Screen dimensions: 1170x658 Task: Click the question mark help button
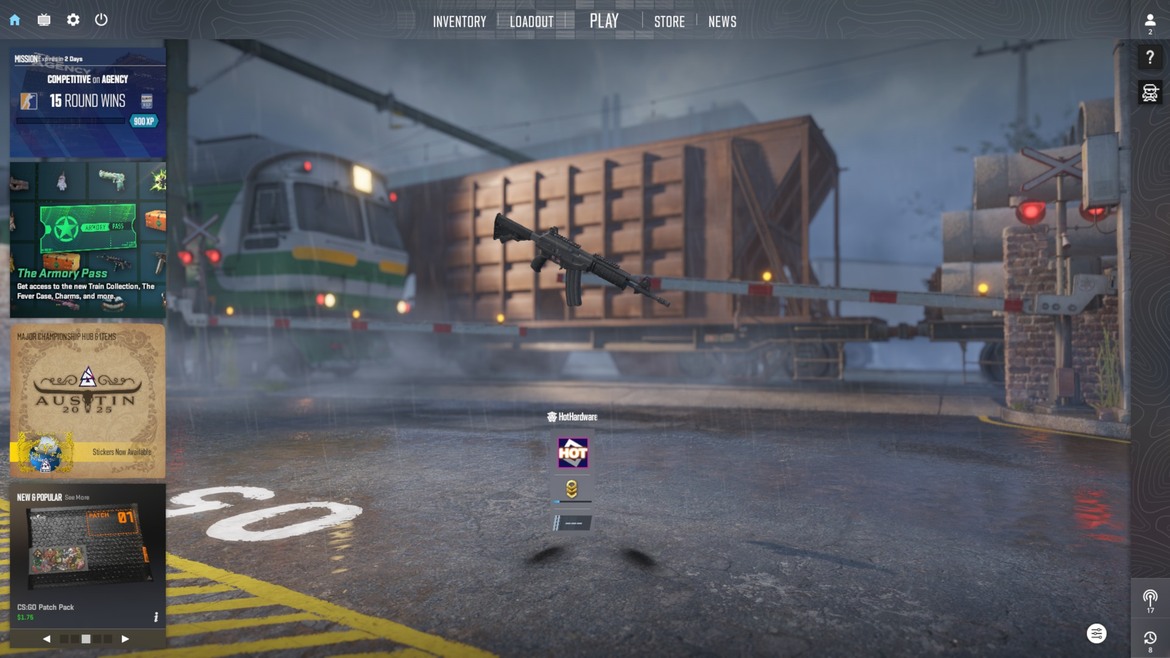(1150, 58)
